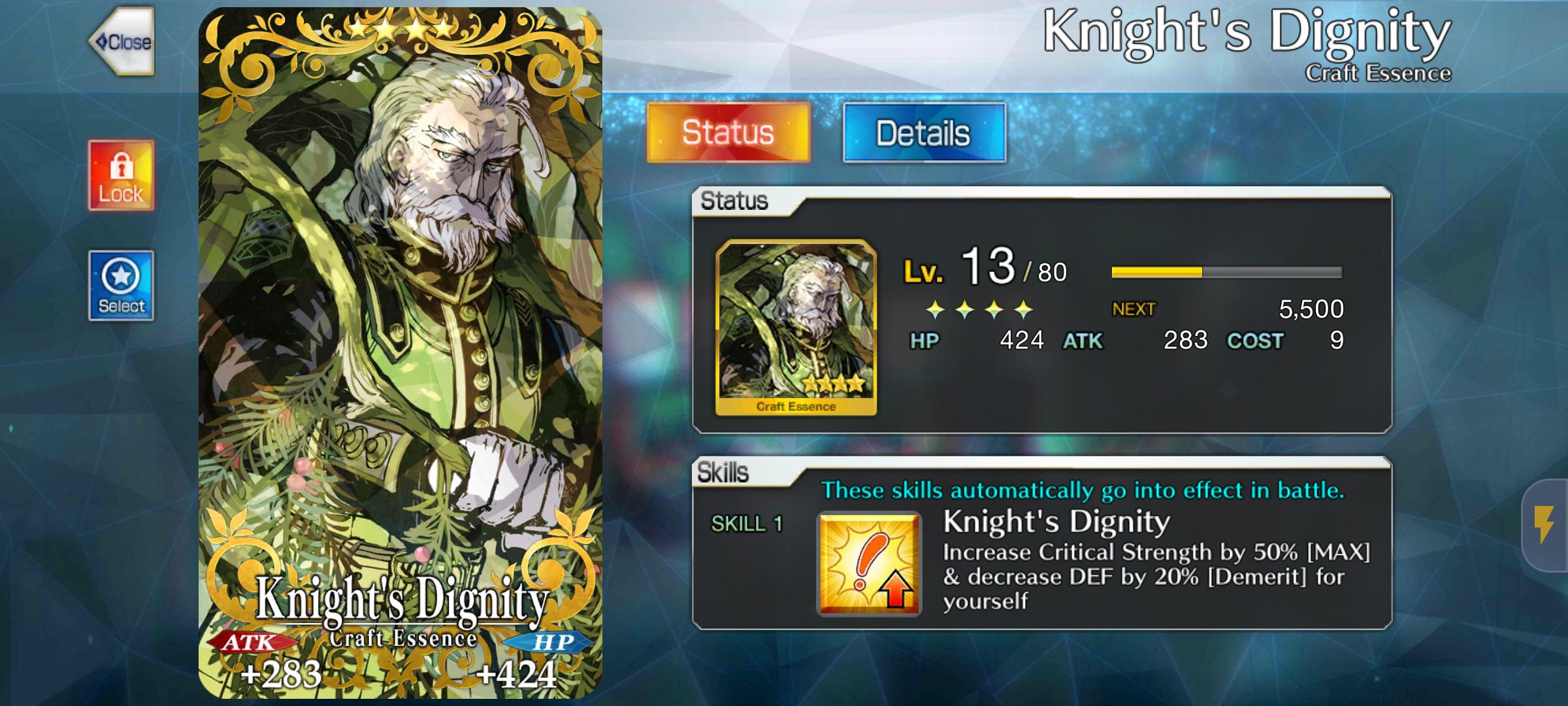Click the SKILL 1 label icon area
Image resolution: width=1568 pixels, height=706 pixels.
coord(746,524)
